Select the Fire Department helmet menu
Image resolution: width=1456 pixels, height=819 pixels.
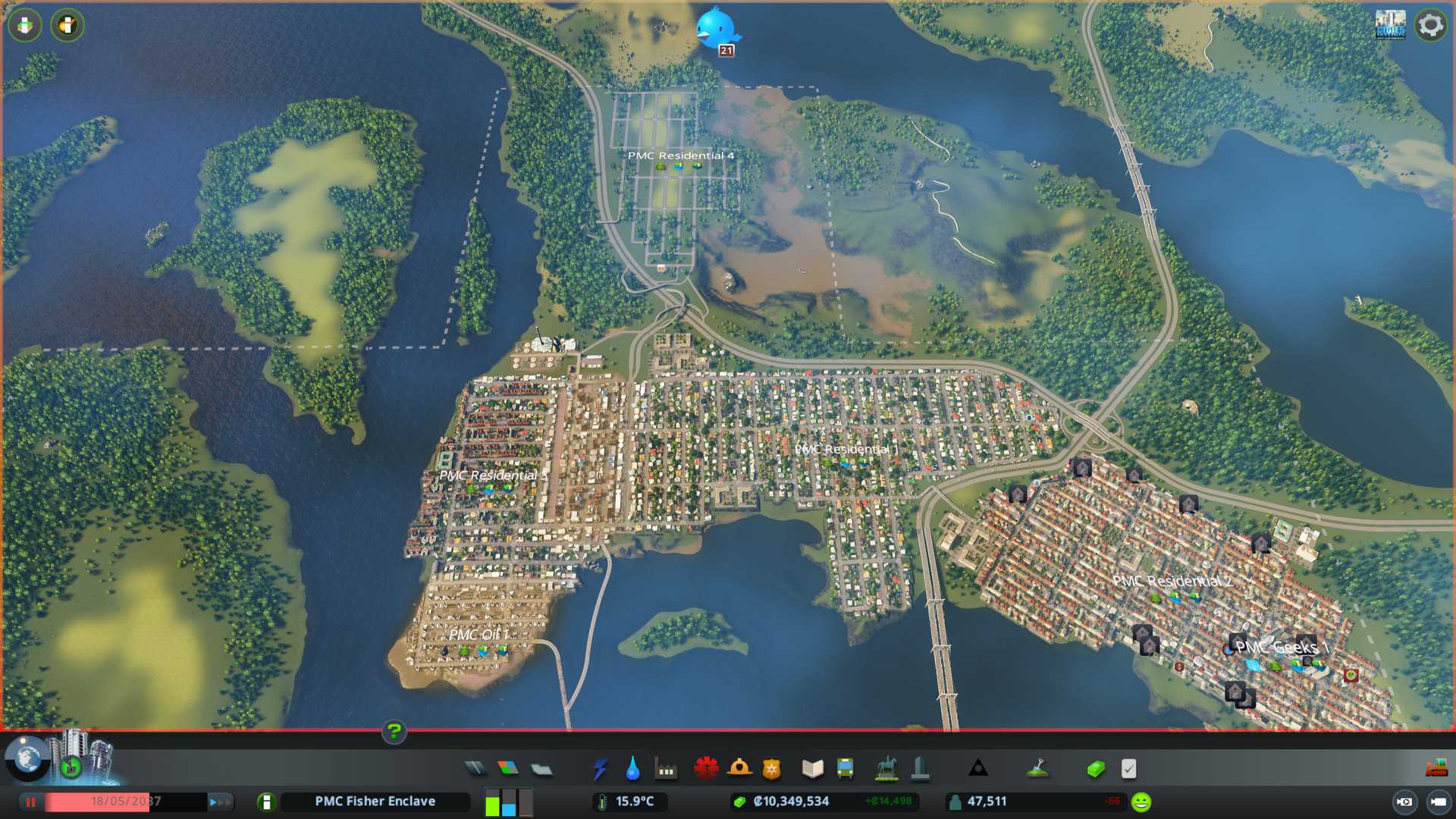point(739,769)
